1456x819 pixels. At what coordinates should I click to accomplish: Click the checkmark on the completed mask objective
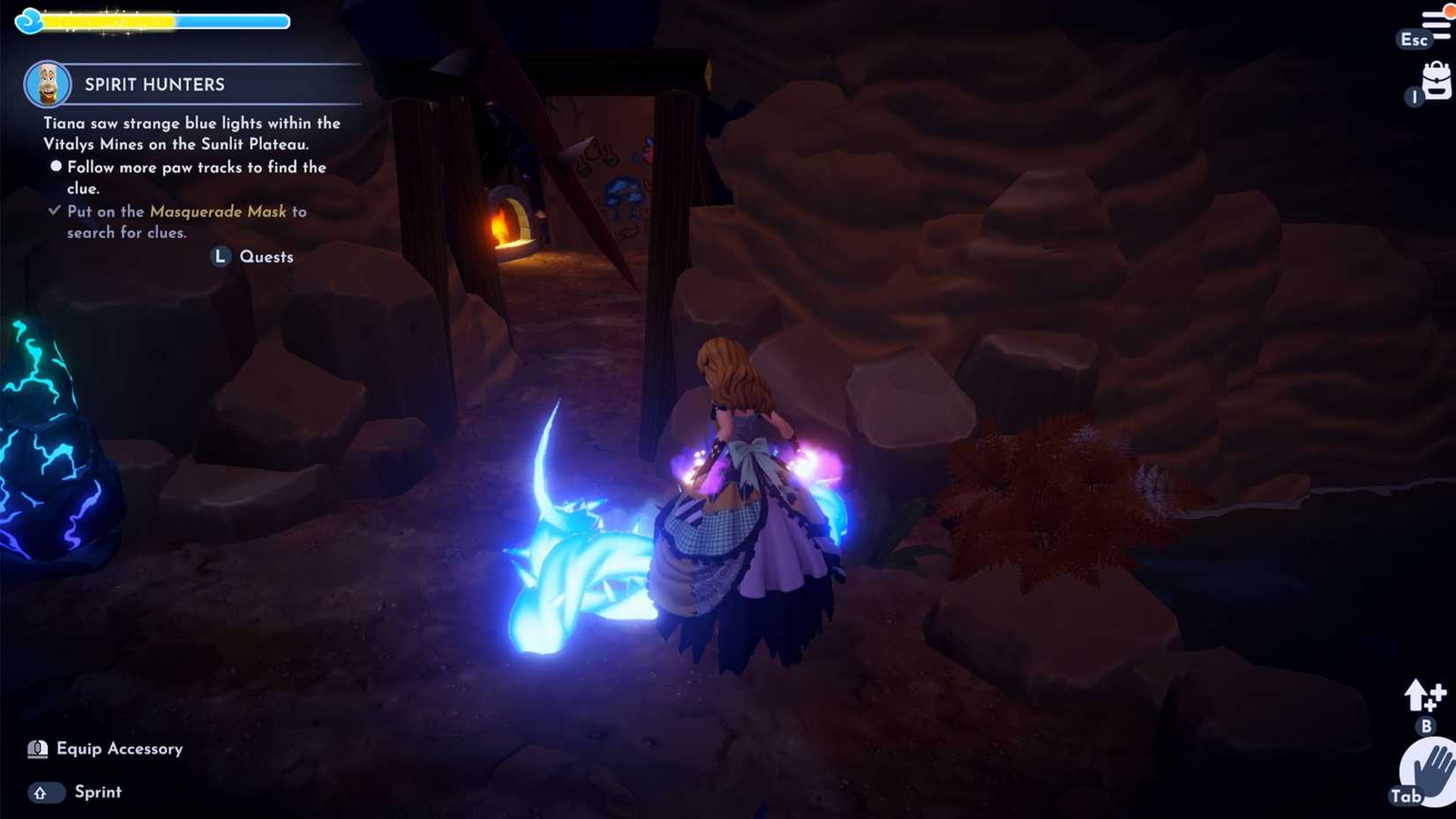coord(54,209)
